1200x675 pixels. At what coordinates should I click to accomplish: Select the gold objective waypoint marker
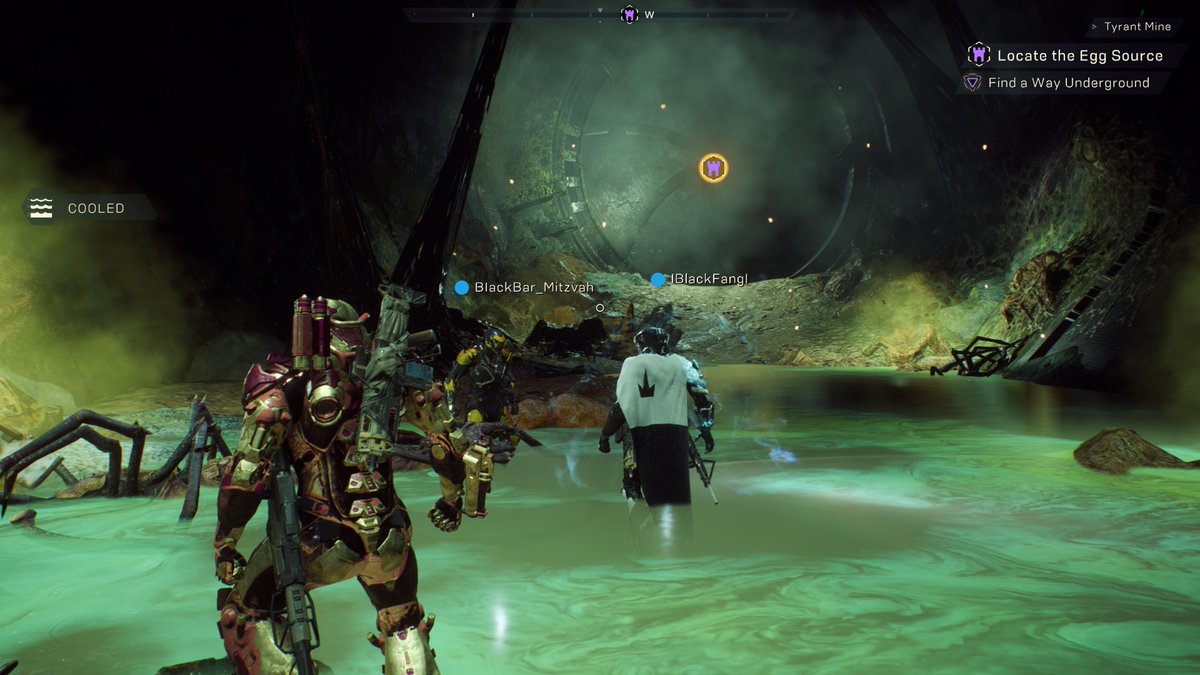click(x=713, y=168)
